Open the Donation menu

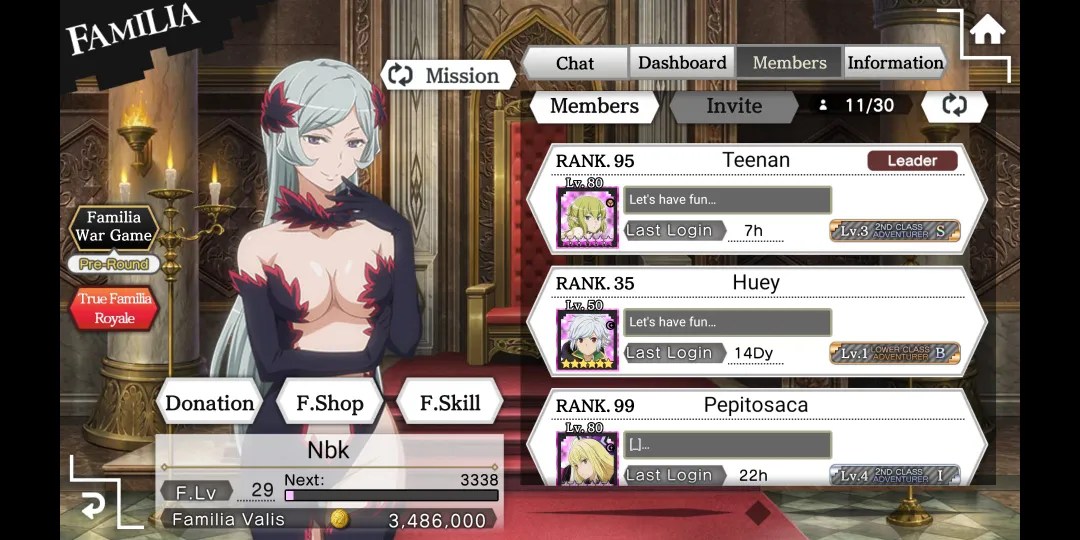(x=209, y=403)
